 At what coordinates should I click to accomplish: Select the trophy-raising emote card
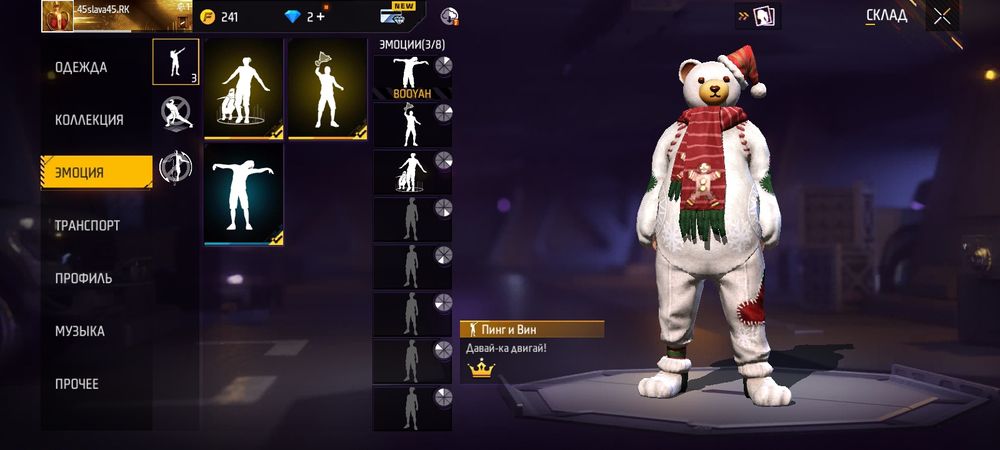[x=327, y=88]
